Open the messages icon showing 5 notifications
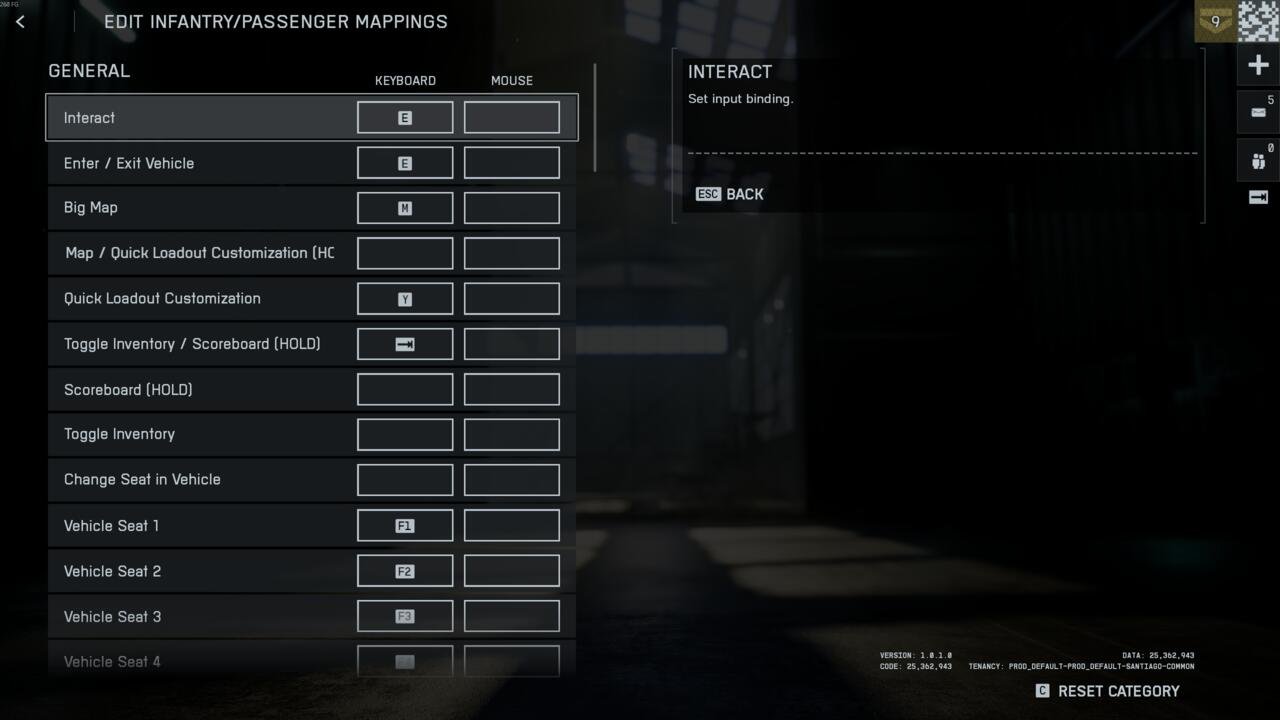This screenshot has width=1280, height=720. pos(1257,111)
